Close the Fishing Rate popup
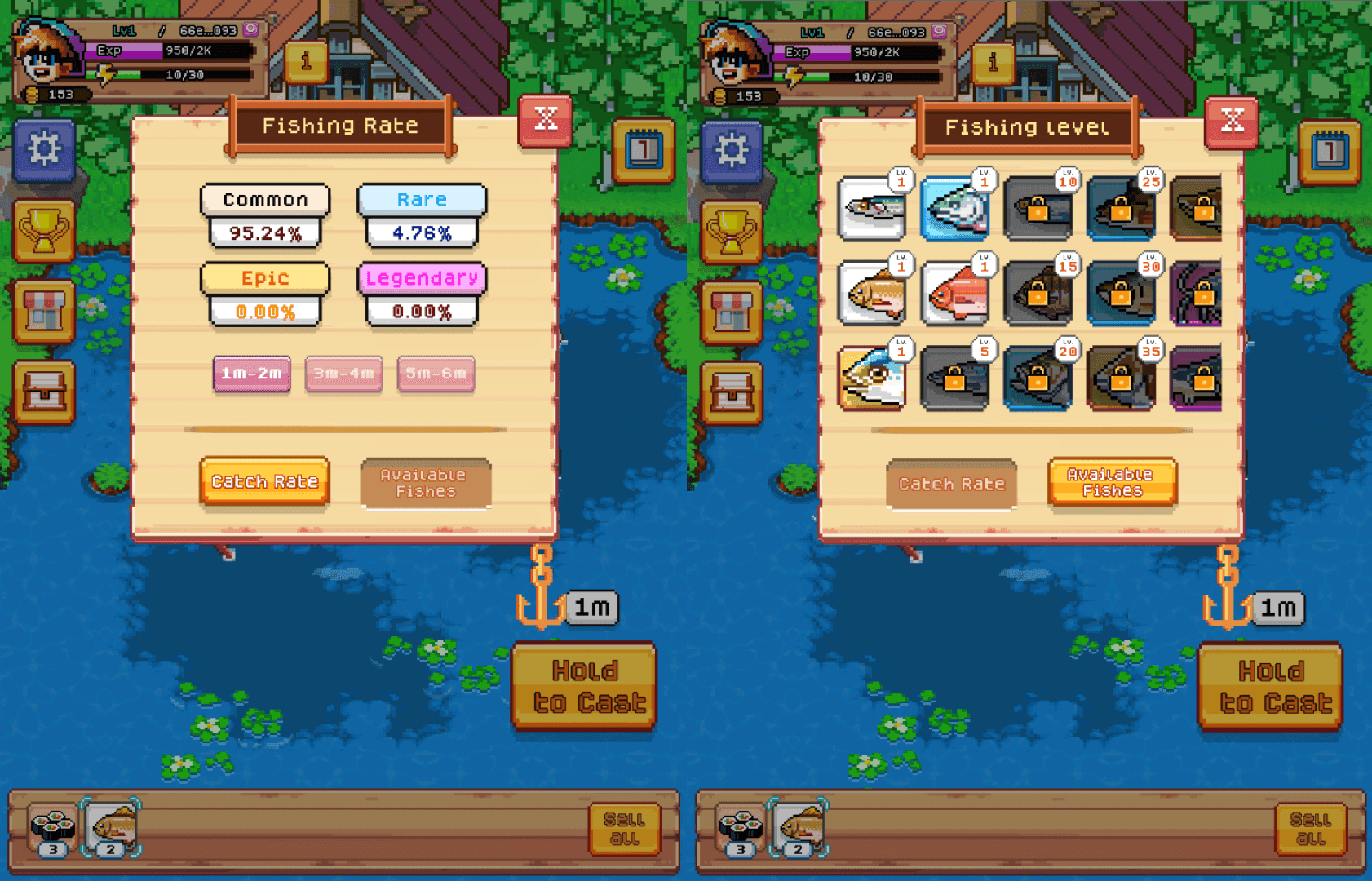Viewport: 1372px width, 881px height. pos(545,119)
